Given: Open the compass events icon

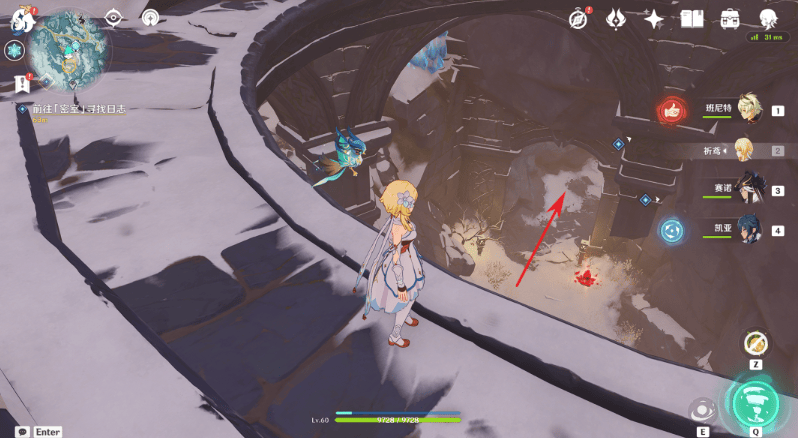Looking at the screenshot, I should 579,19.
